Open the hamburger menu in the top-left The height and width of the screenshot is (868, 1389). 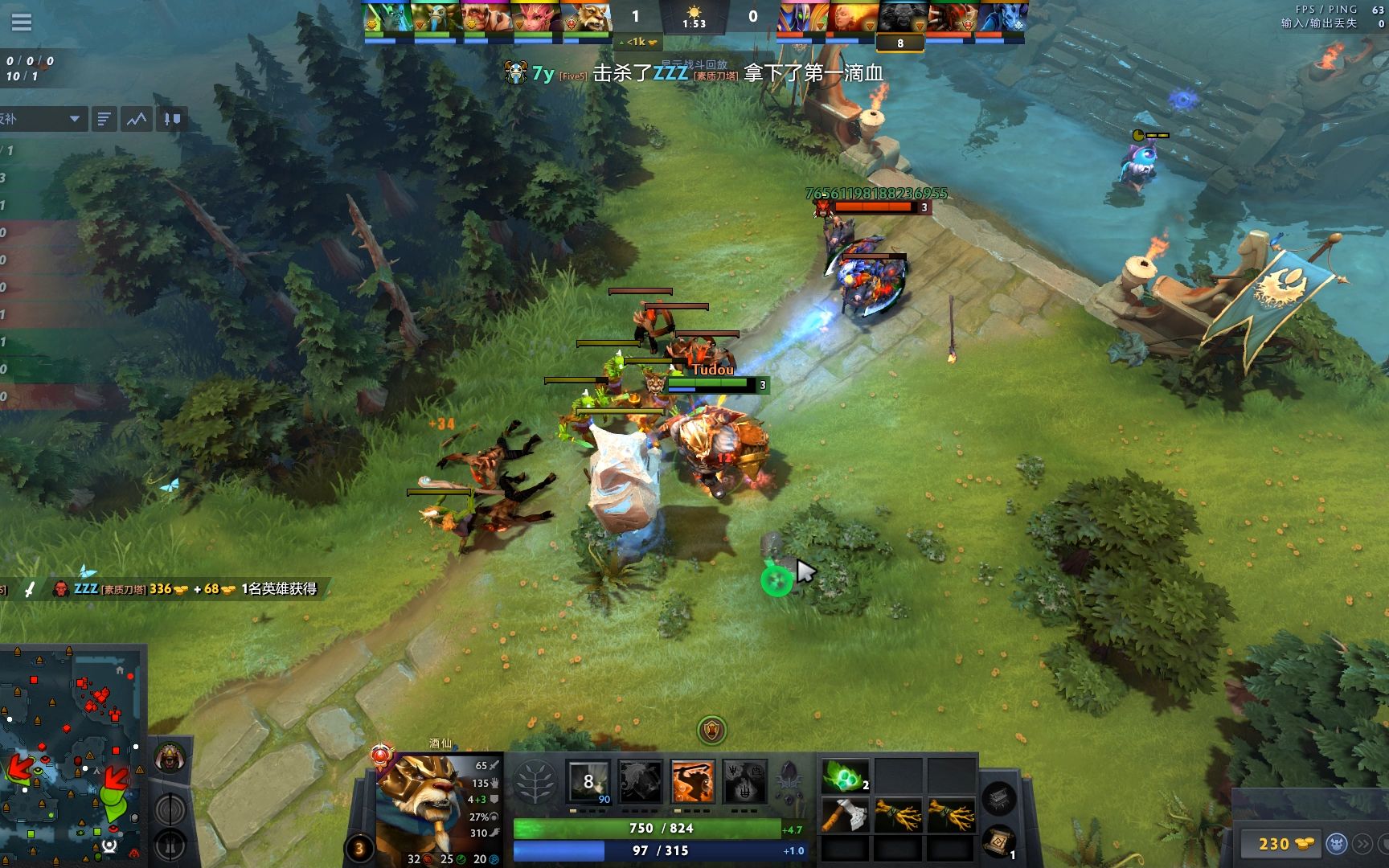[22, 22]
